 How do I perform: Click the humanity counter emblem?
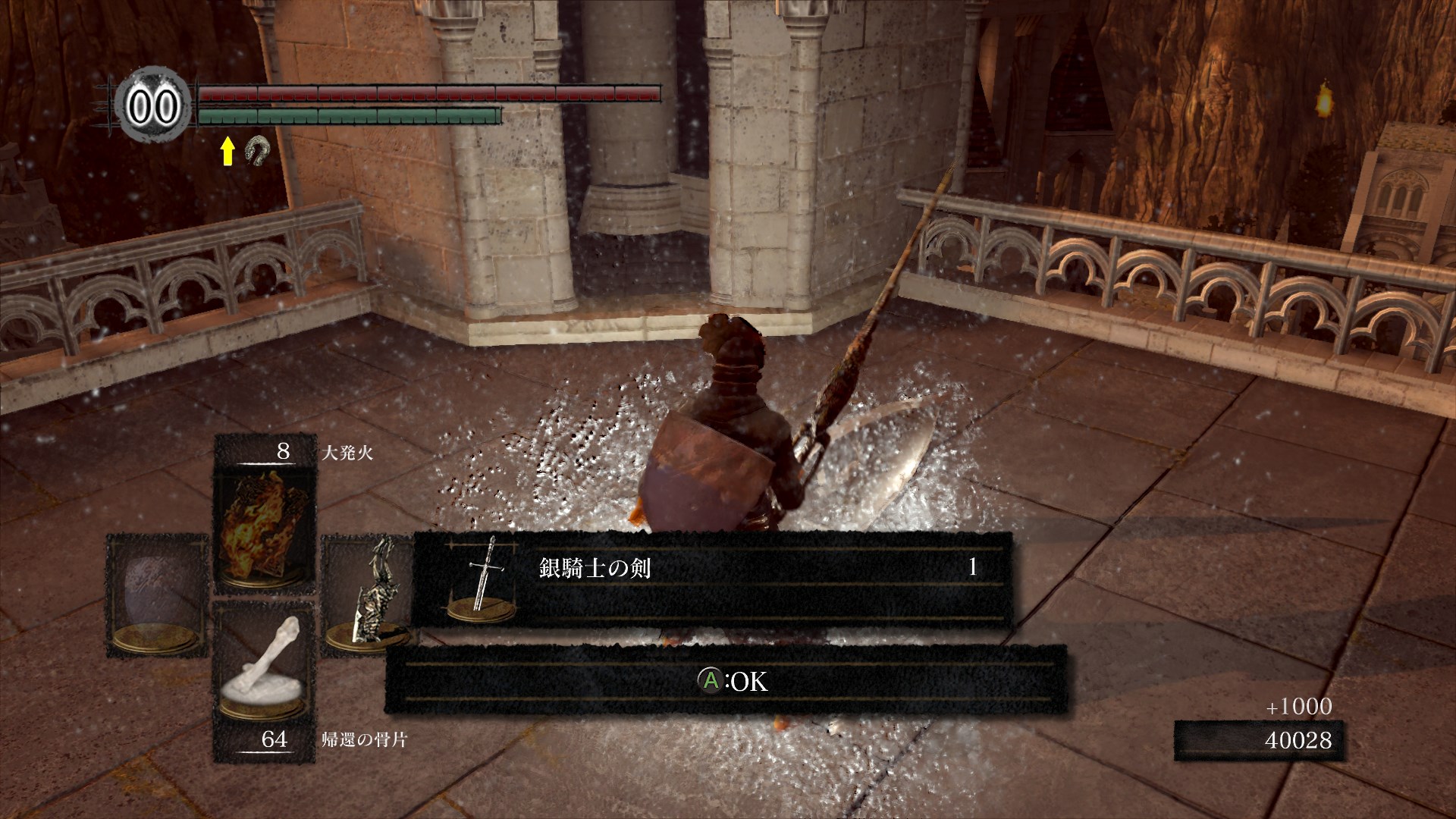click(x=153, y=106)
